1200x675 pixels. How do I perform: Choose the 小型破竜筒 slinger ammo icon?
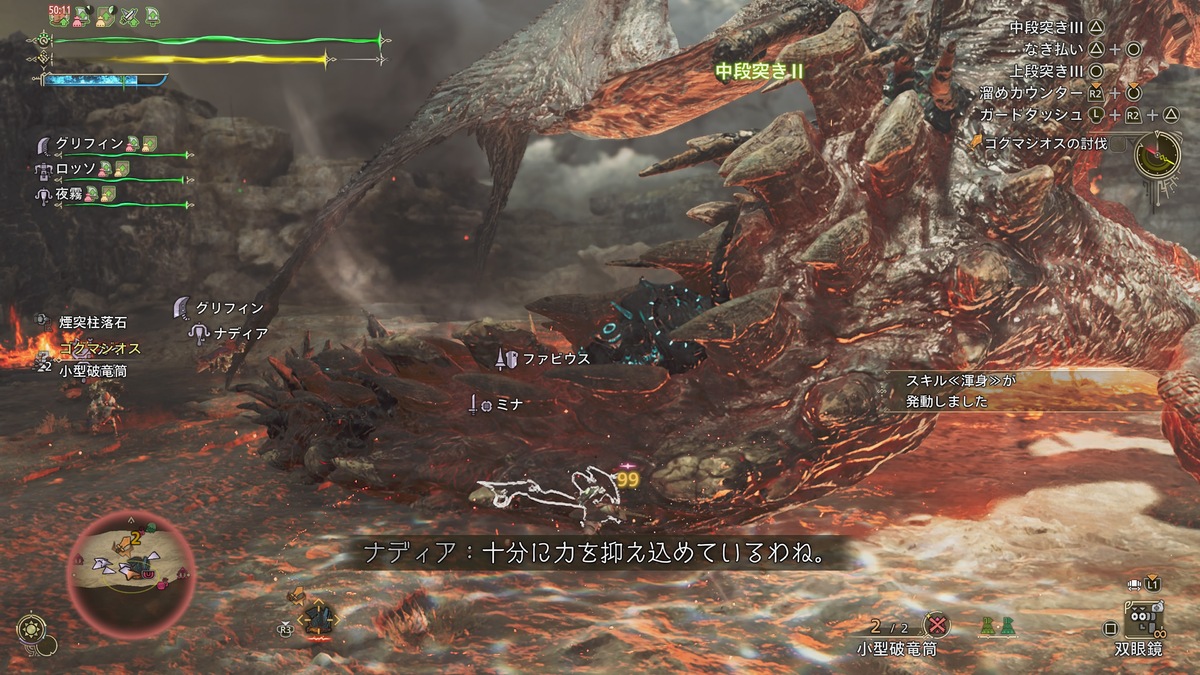tap(936, 626)
